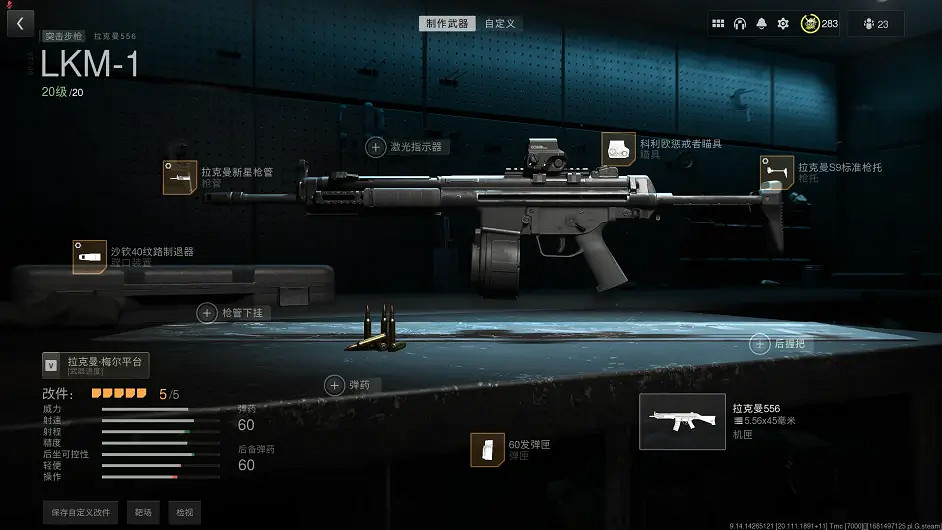Select the 60发弹匣 magazine slot
942x530 pixels.
[x=487, y=449]
